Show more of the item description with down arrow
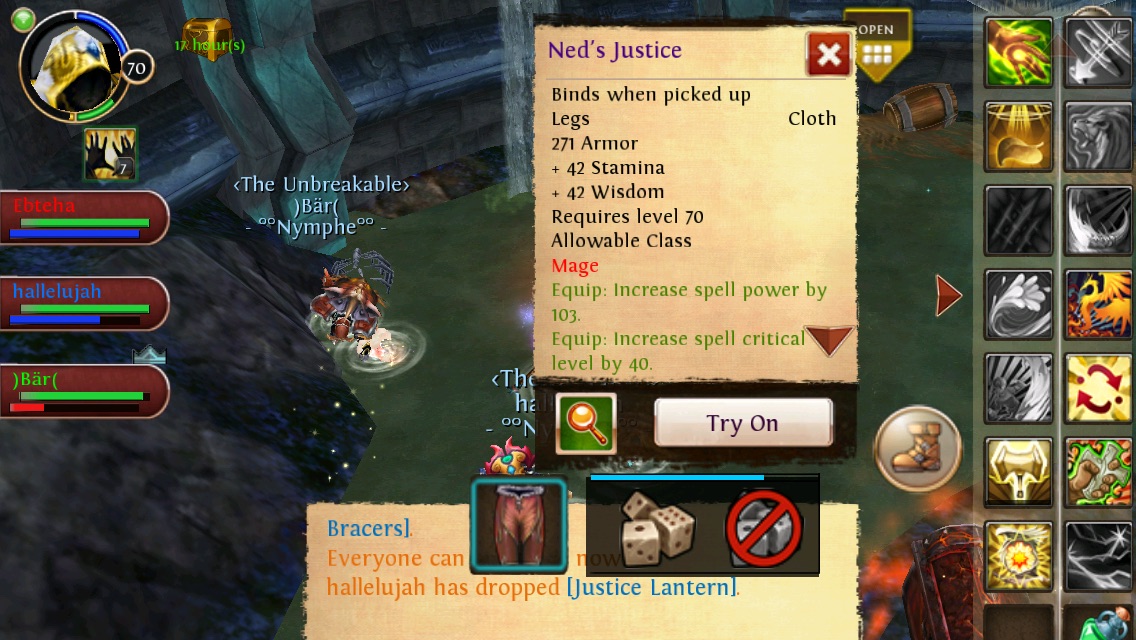The height and width of the screenshot is (640, 1136). [829, 341]
